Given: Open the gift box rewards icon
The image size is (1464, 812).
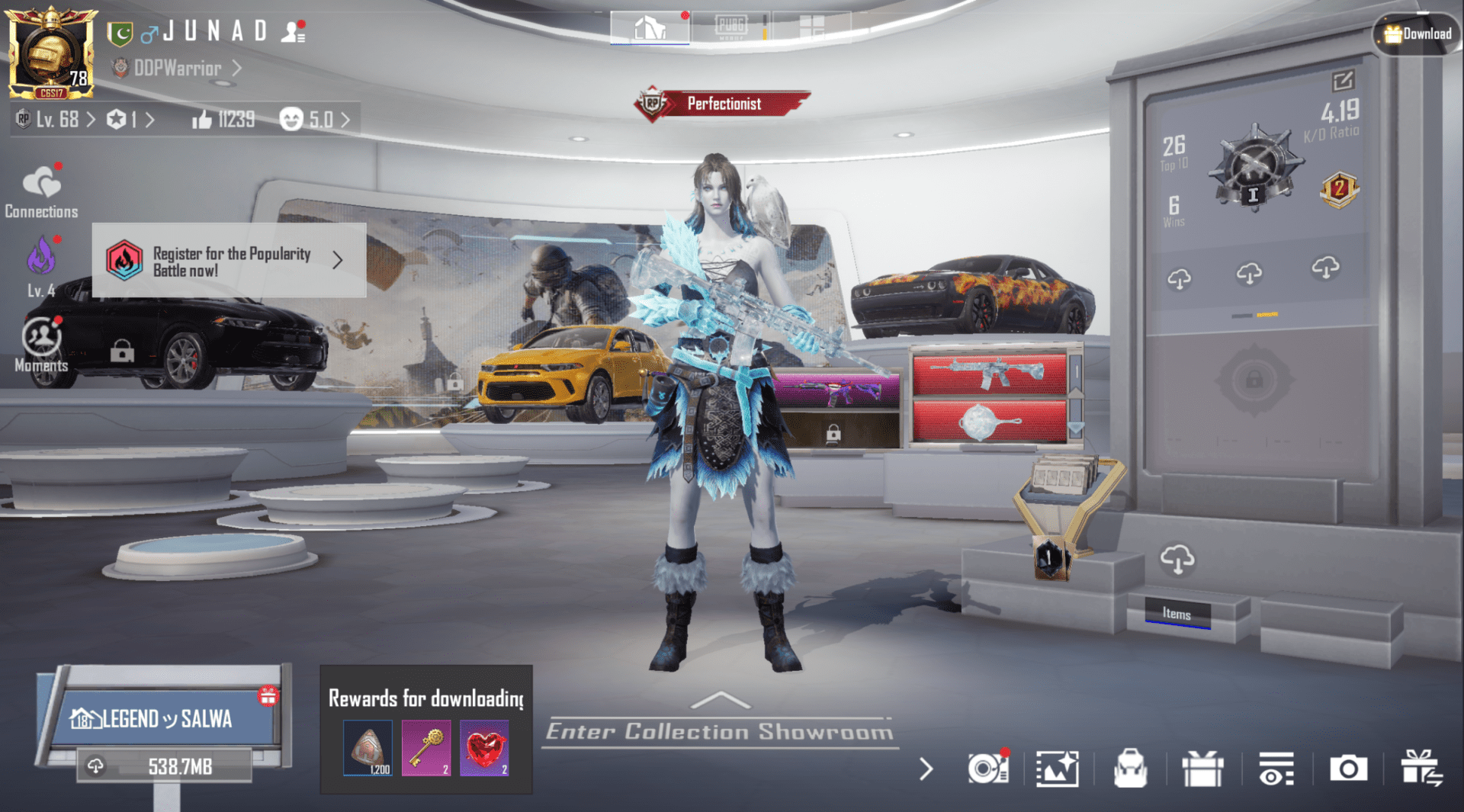Looking at the screenshot, I should tap(1204, 769).
